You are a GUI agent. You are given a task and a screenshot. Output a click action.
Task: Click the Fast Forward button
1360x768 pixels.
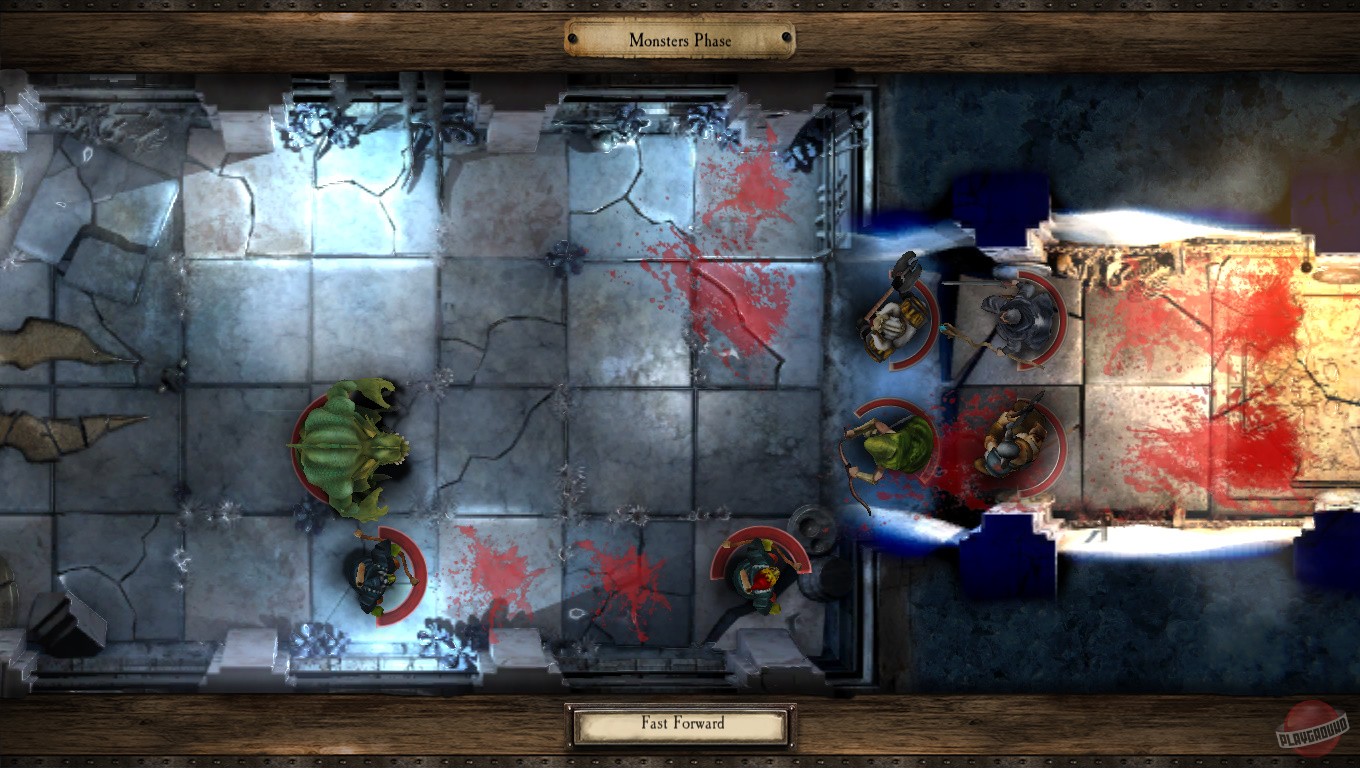680,722
